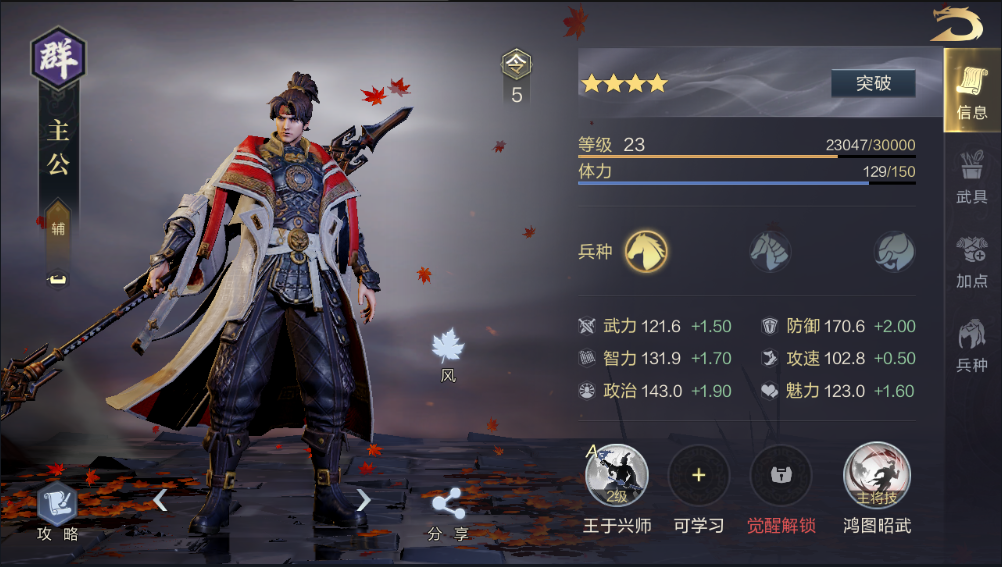The height and width of the screenshot is (567, 1002).
Task: Tap the 突破 breakthrough button
Action: 873,83
